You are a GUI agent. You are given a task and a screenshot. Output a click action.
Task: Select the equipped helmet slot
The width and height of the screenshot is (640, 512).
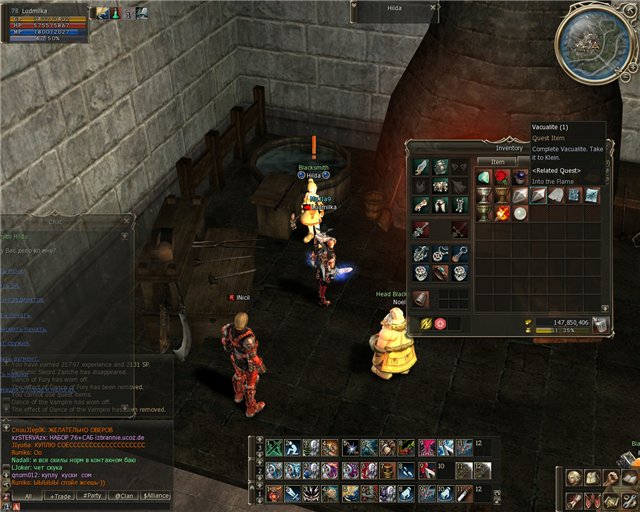(439, 166)
